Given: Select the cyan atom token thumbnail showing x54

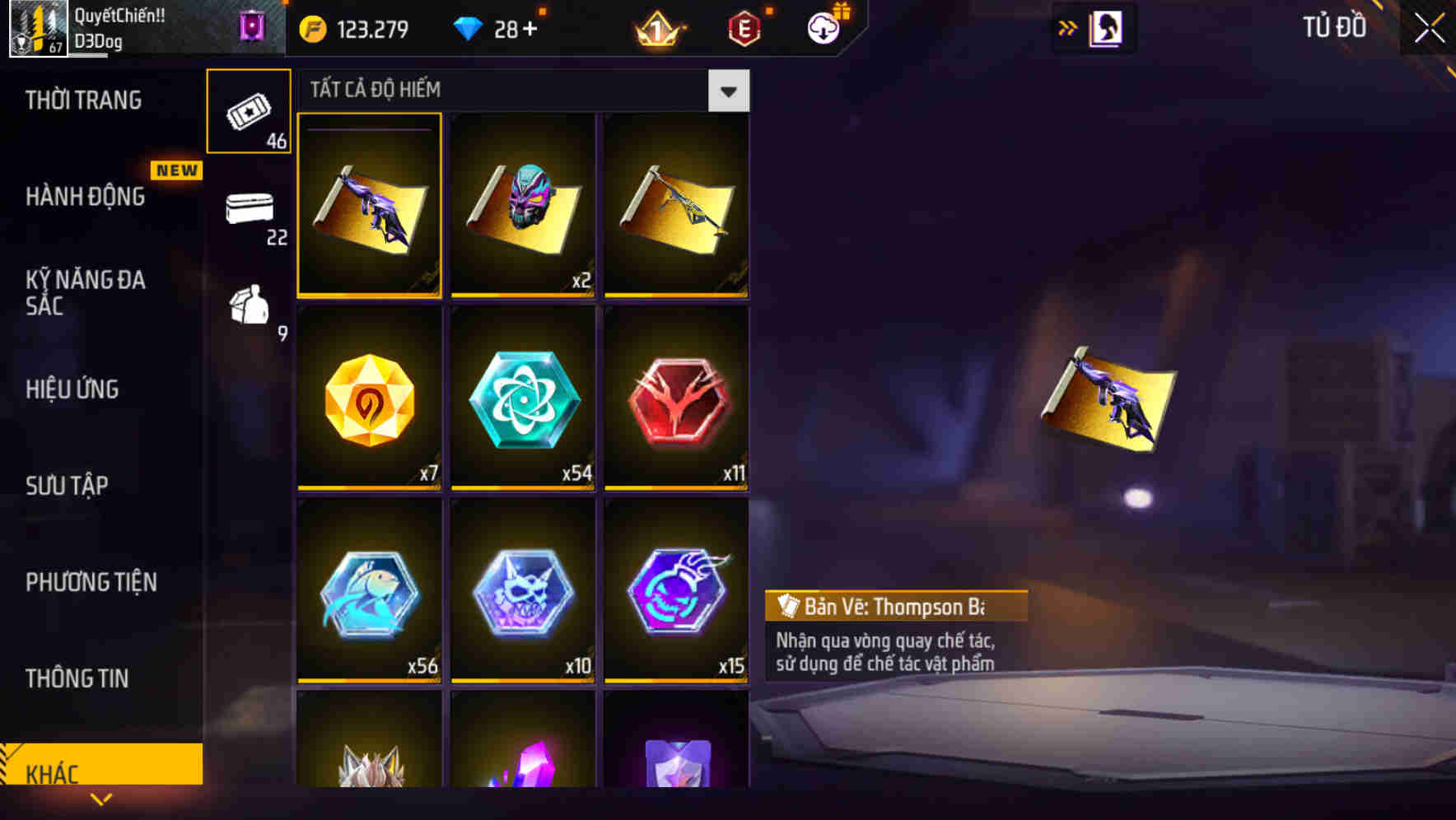Looking at the screenshot, I should [x=522, y=398].
